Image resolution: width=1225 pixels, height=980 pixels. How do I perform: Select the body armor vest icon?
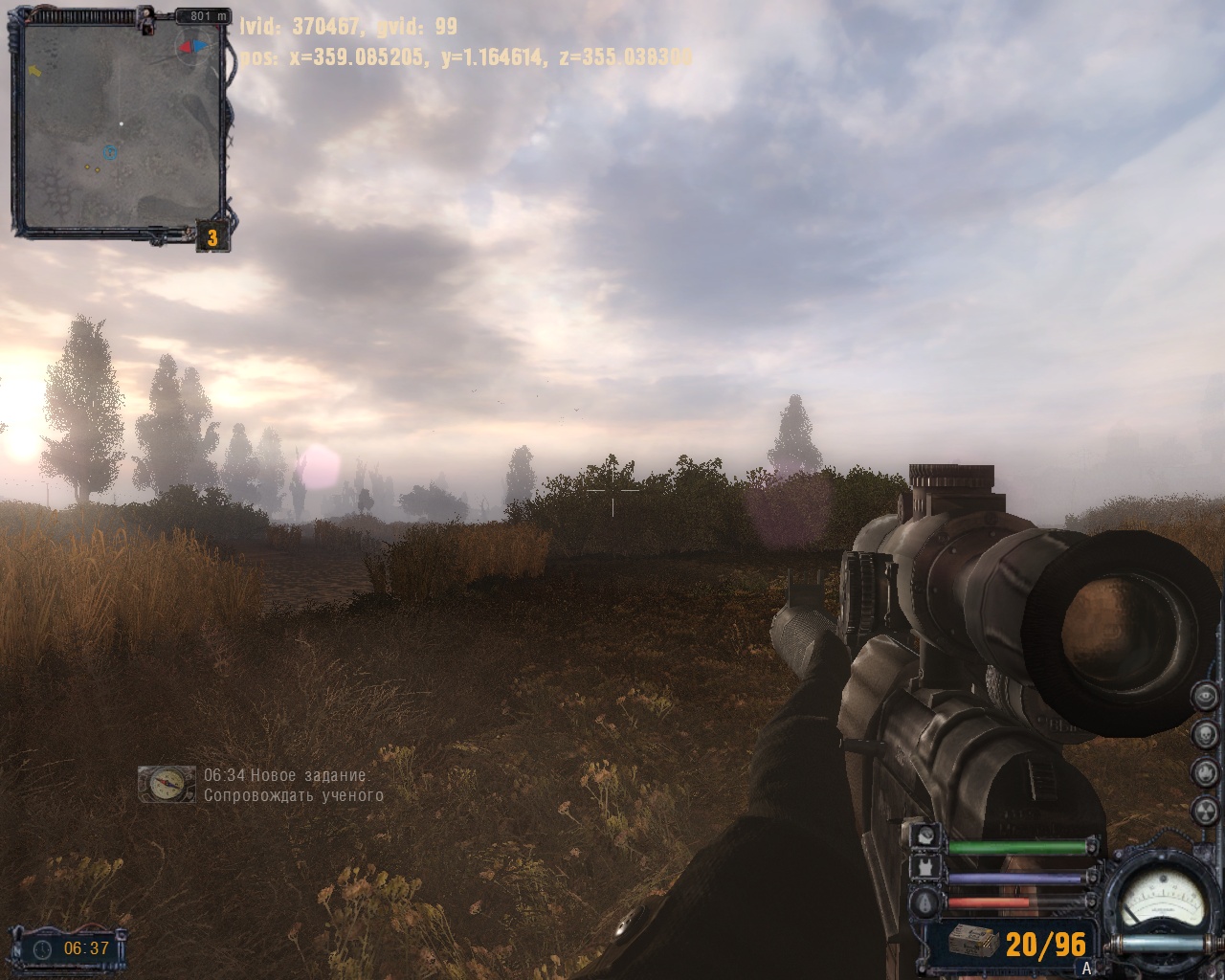coord(927,868)
